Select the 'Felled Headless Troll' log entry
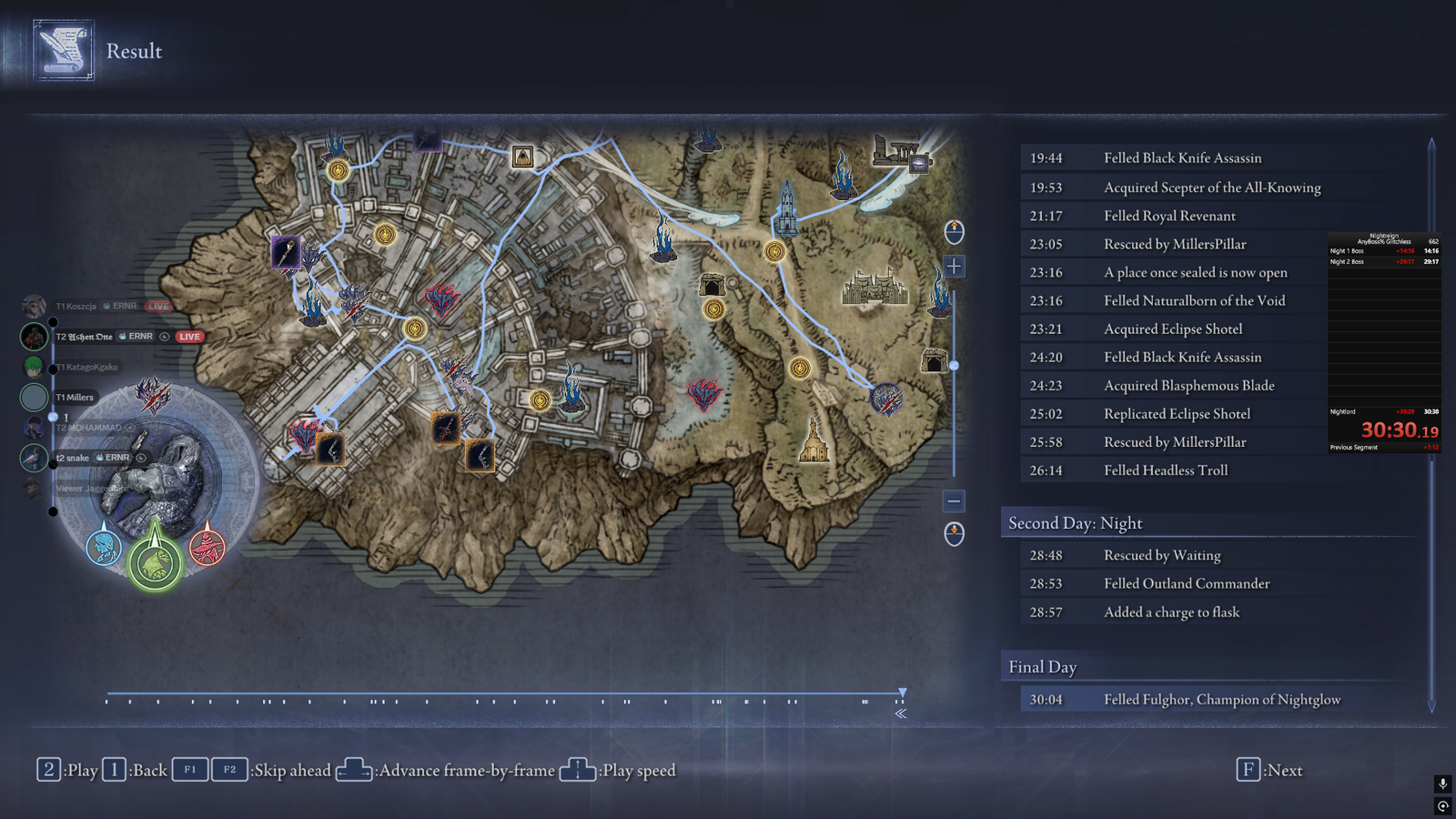Screen dimensions: 1456x819 coord(1165,470)
